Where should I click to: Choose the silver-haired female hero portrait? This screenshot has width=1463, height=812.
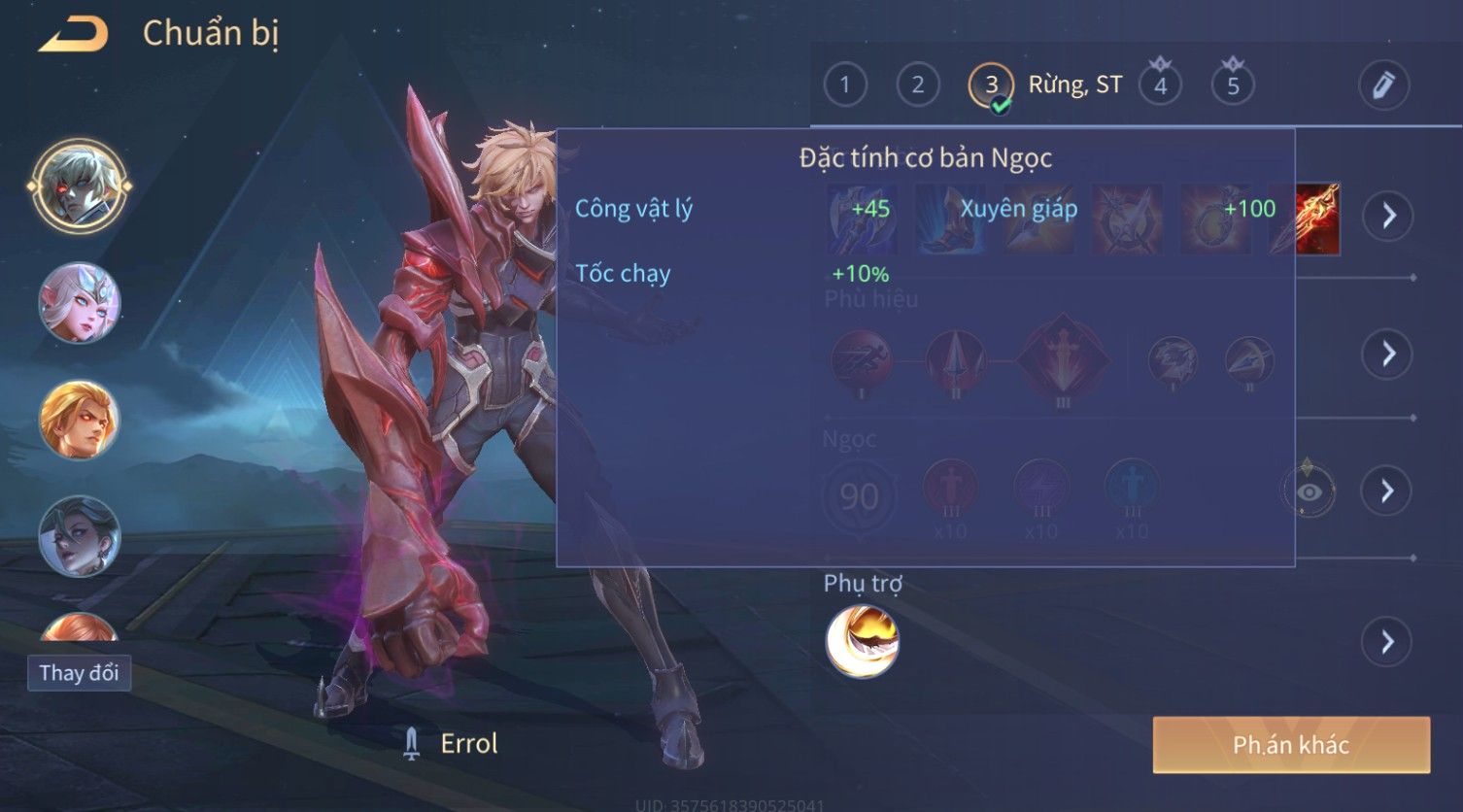pos(80,303)
